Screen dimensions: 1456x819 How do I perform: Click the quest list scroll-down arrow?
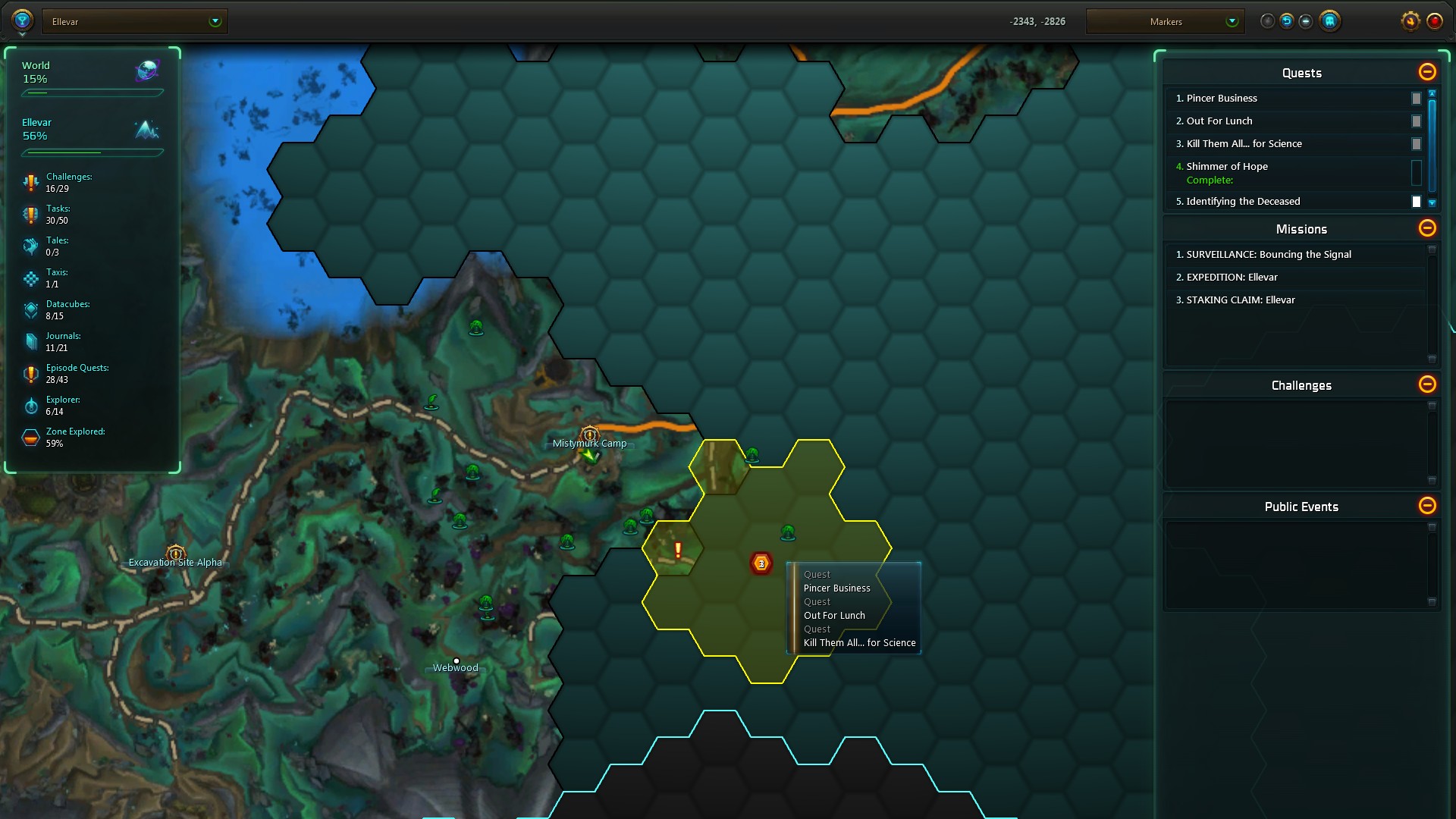coord(1432,203)
